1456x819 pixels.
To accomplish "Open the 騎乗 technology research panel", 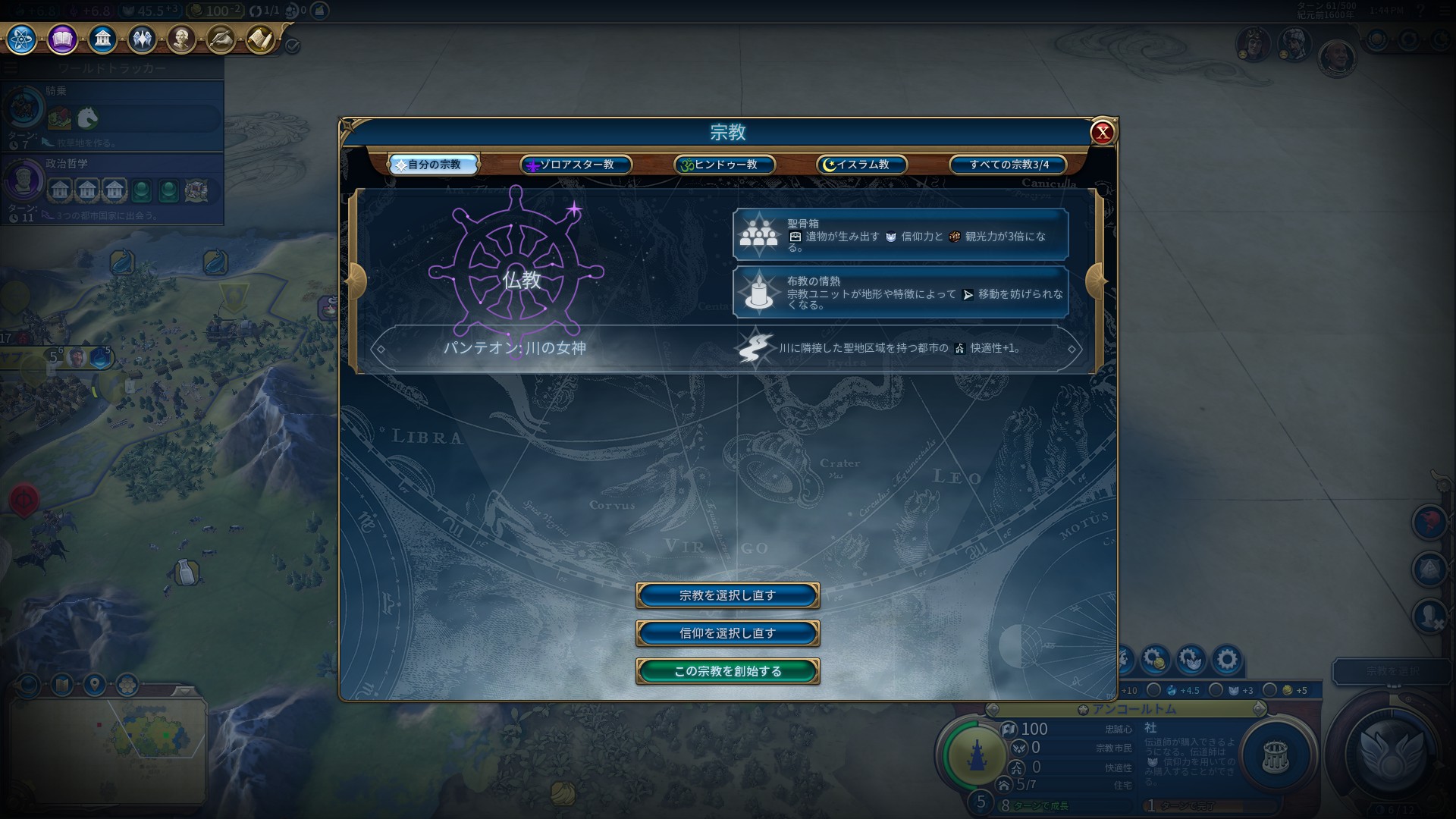I will 112,112.
